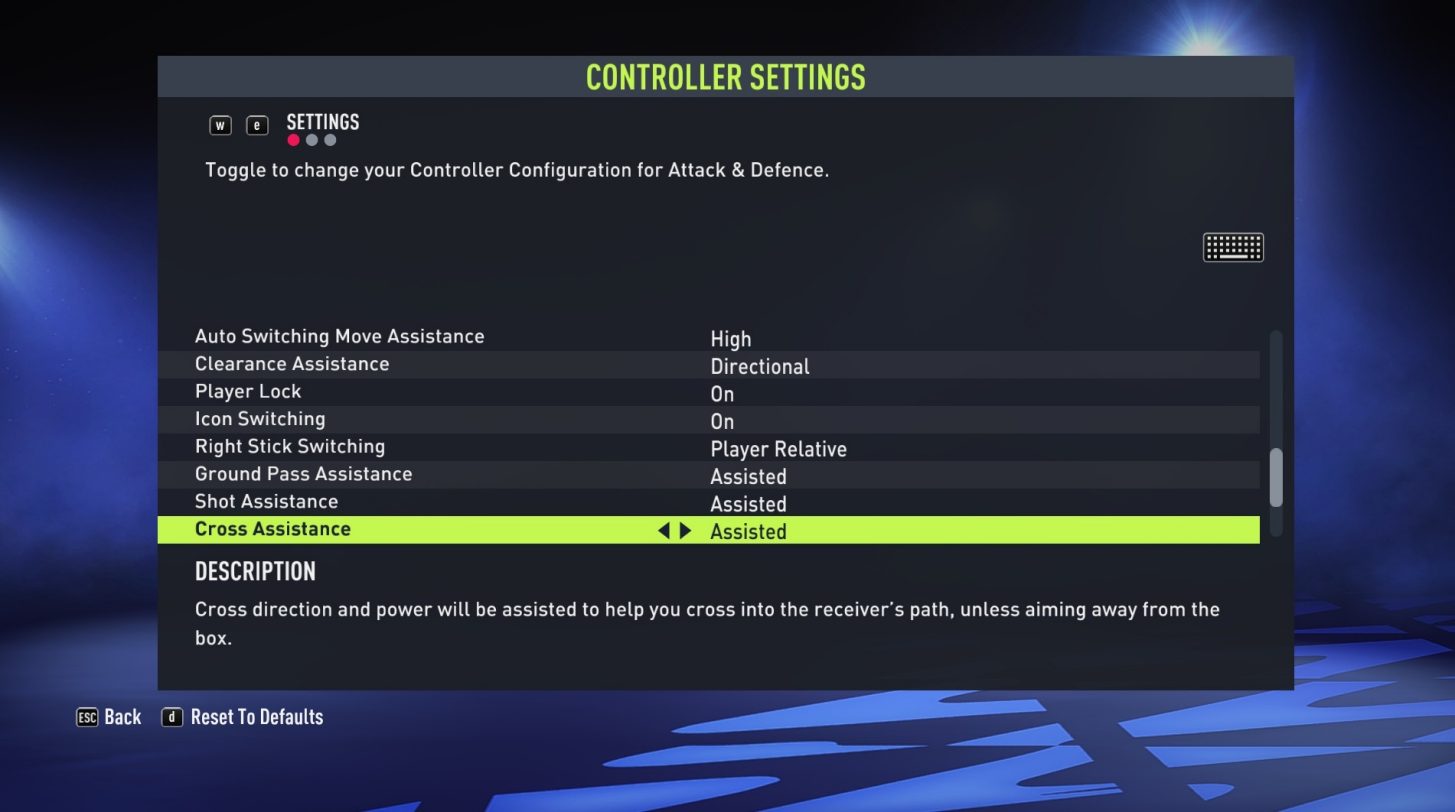Switch to the third settings page dot
1455x812 pixels.
(330, 140)
